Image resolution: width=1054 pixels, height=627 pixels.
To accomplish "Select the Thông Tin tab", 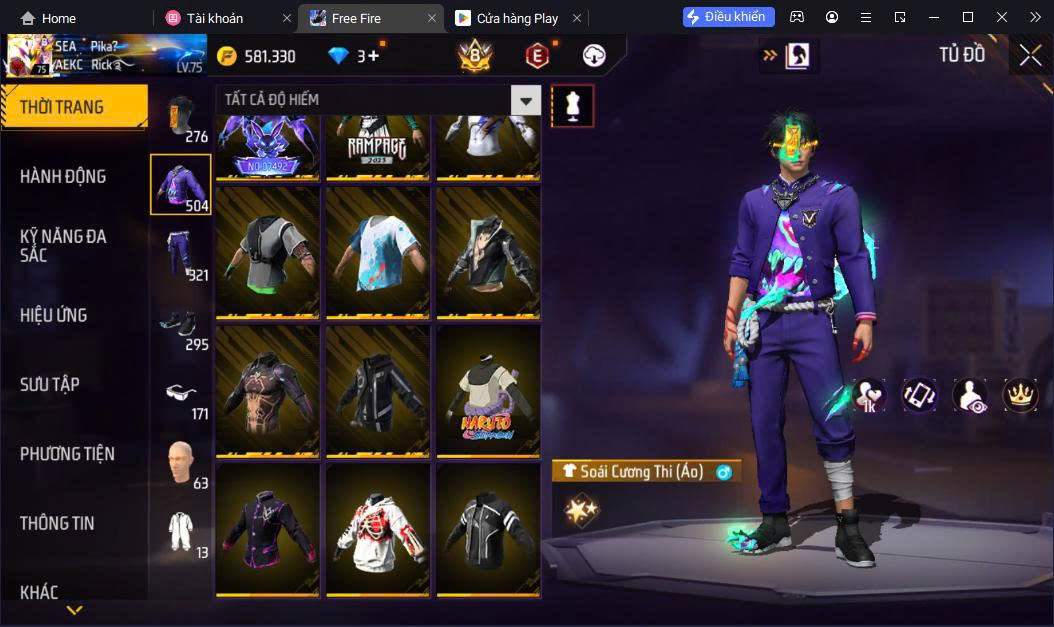I will coord(57,523).
